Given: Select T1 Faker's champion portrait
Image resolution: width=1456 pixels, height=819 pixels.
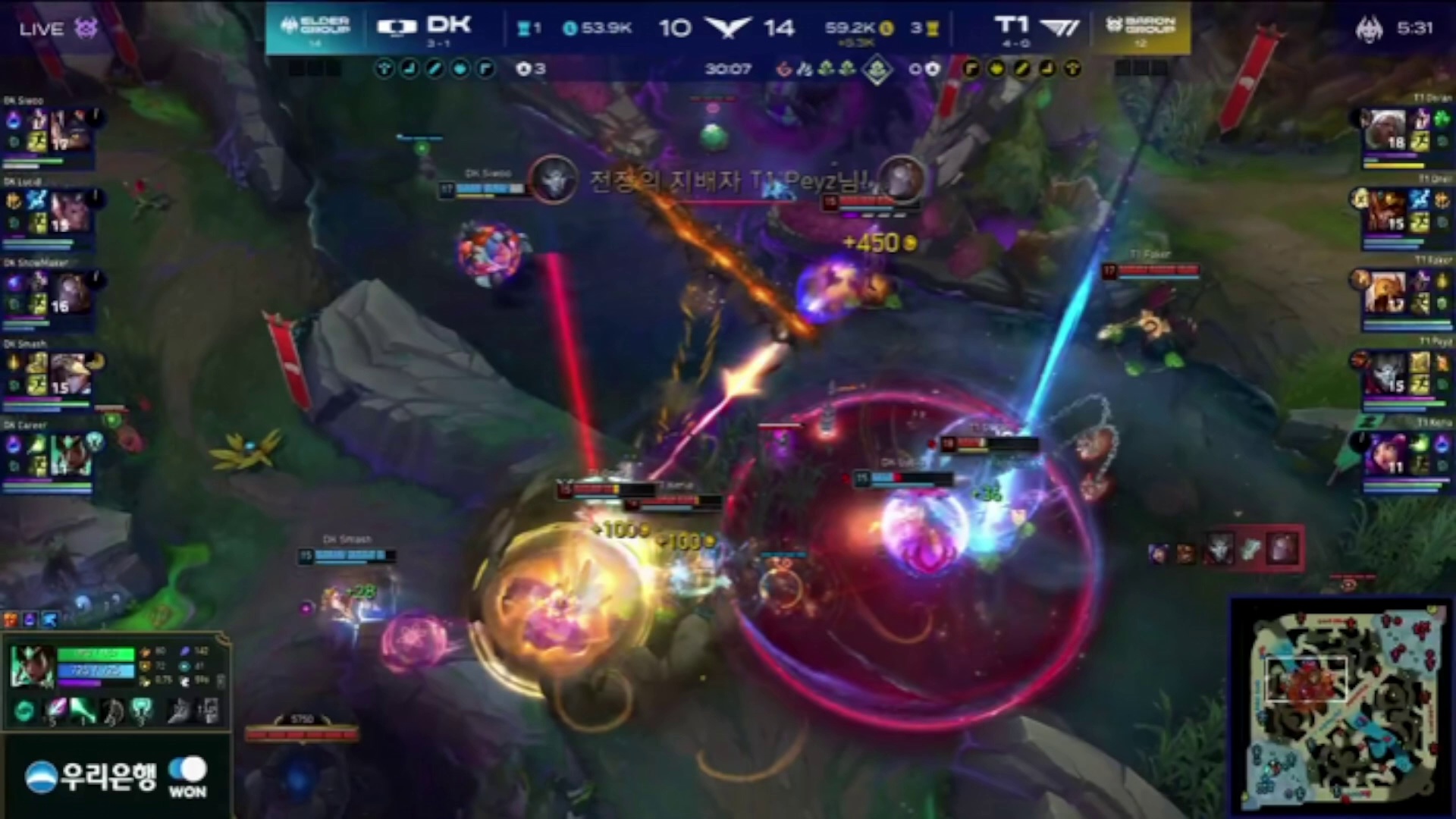Looking at the screenshot, I should pyautogui.click(x=1385, y=293).
